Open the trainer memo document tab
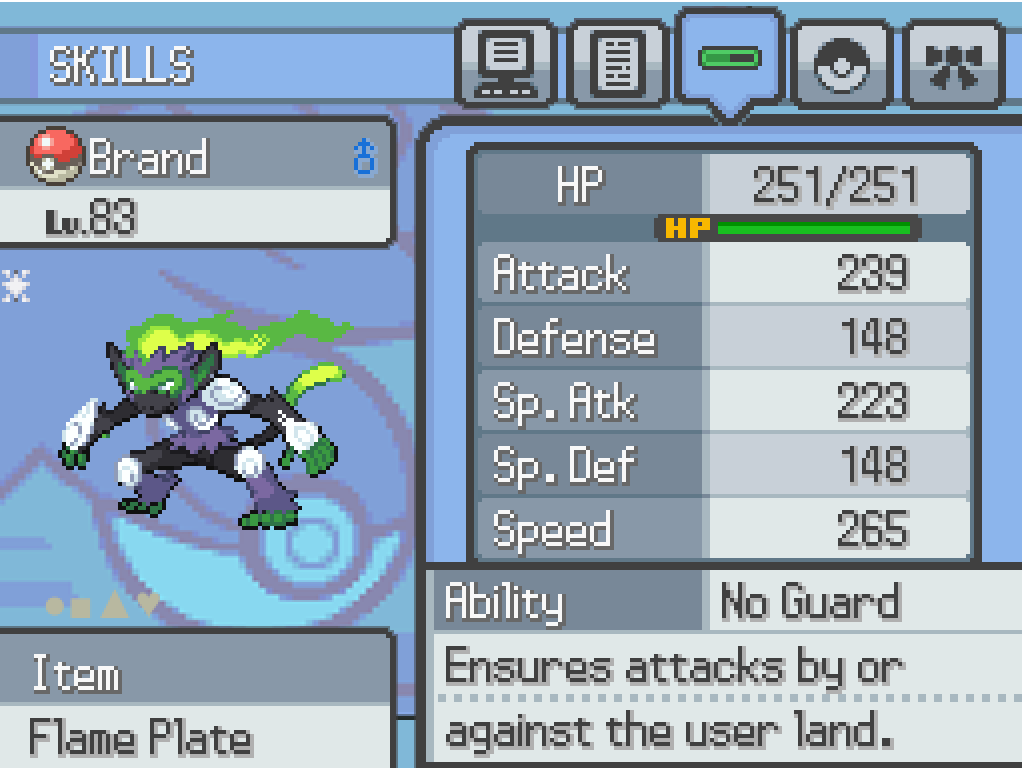Viewport: 1022px width, 768px height. point(618,65)
